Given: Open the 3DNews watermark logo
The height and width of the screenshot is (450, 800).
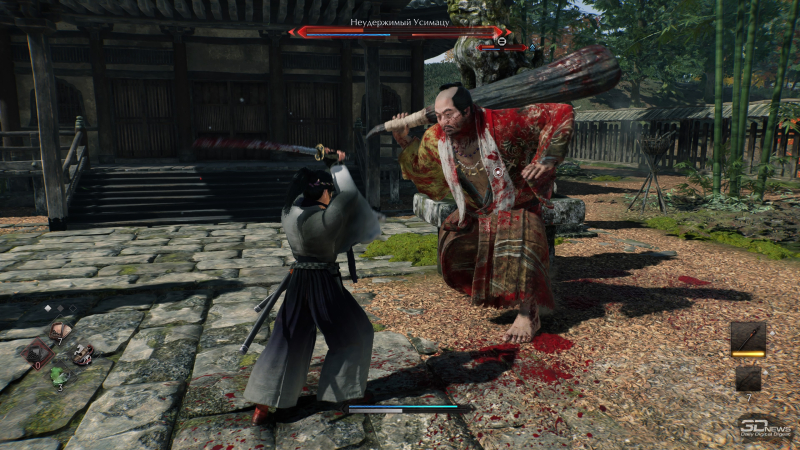Looking at the screenshot, I should [765, 427].
